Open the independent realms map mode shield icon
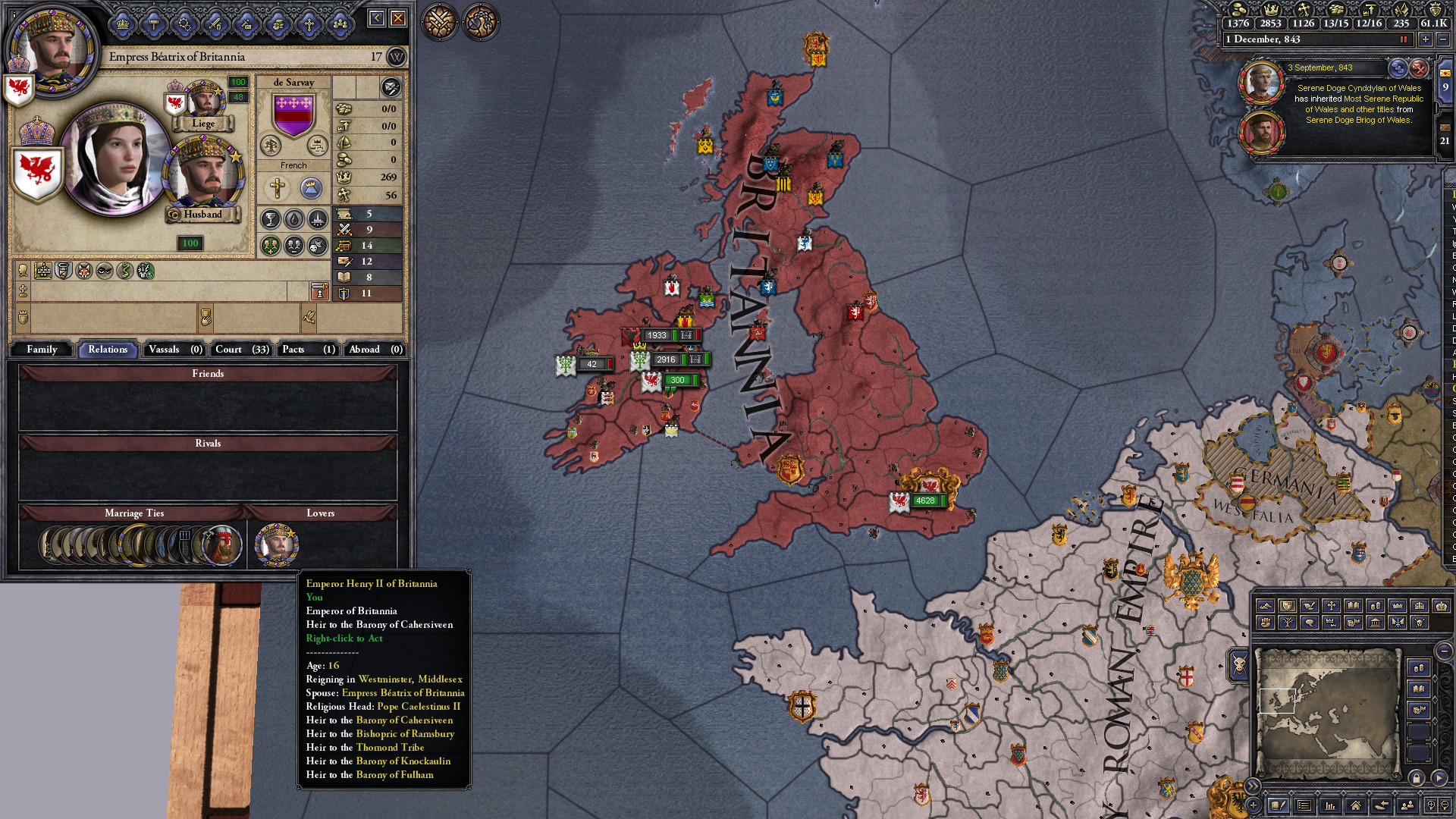 [x=1286, y=604]
